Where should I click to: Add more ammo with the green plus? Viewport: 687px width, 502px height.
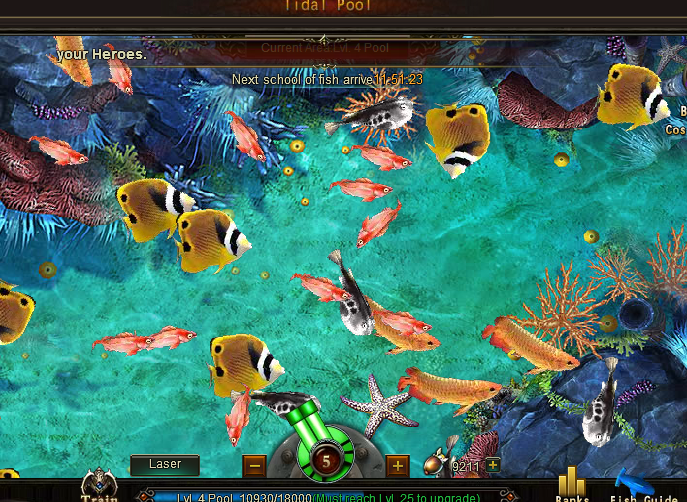493,465
